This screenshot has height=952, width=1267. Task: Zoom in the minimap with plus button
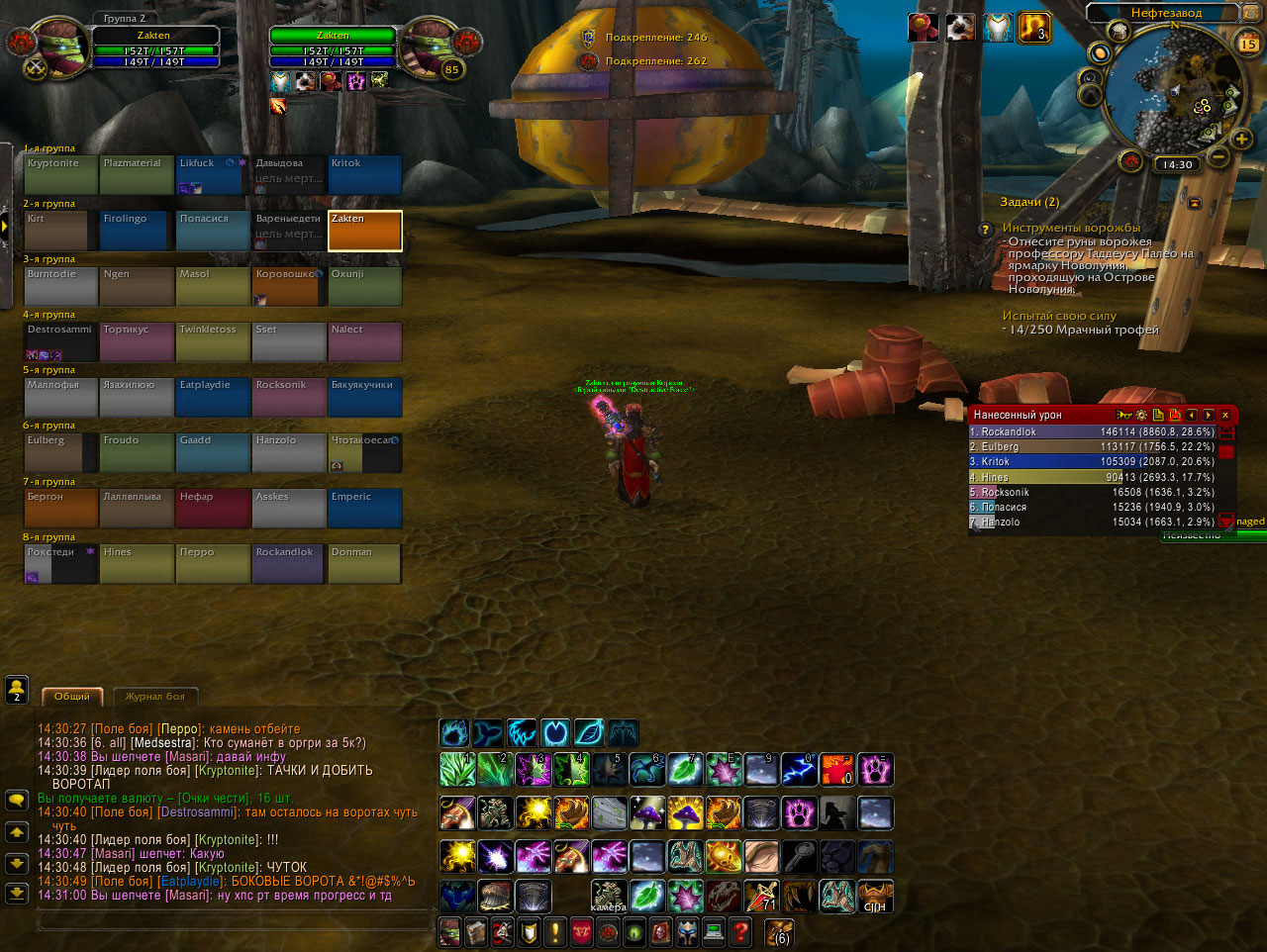click(1241, 140)
